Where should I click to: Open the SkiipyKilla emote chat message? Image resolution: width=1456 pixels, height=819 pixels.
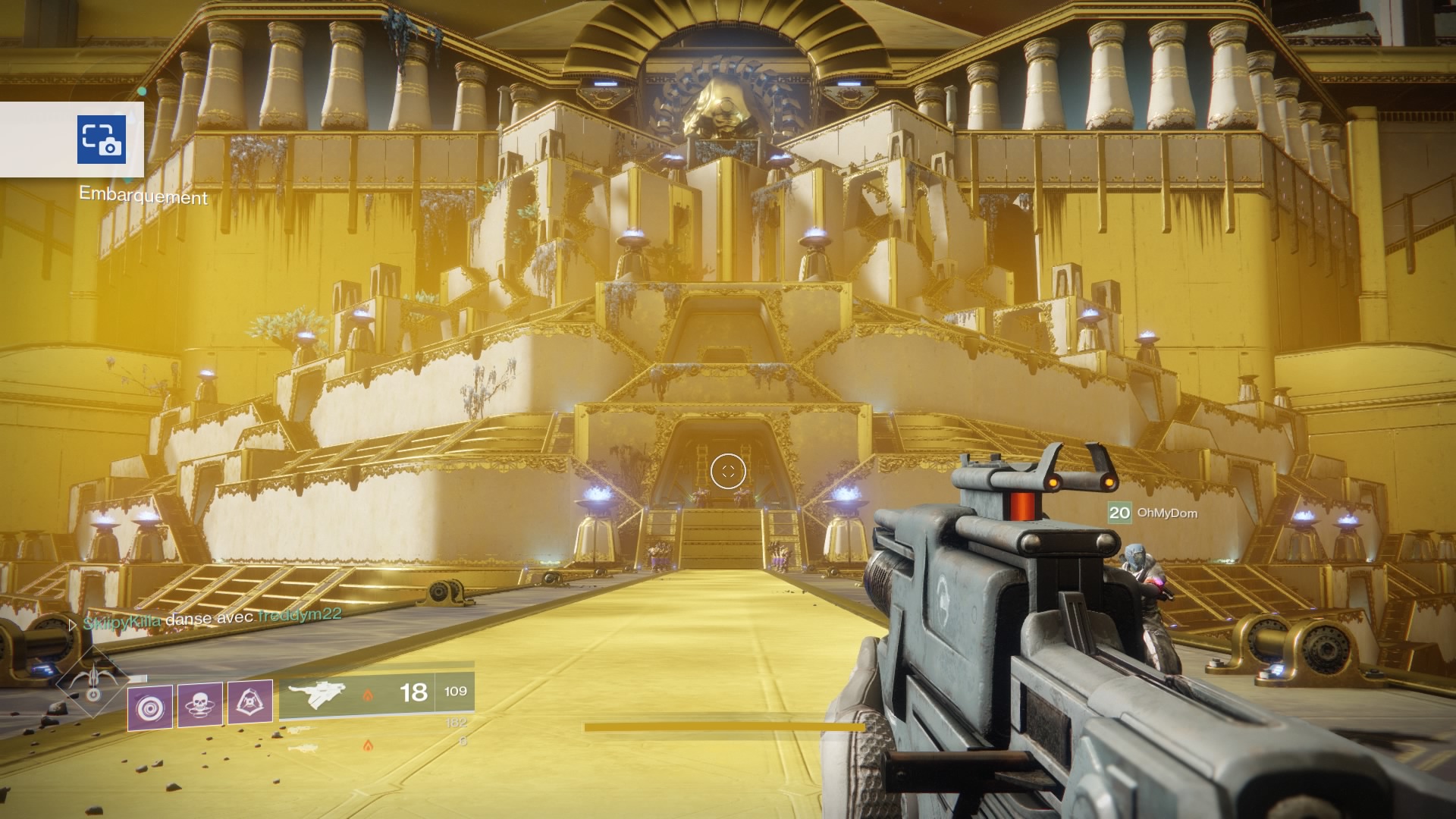(x=212, y=620)
